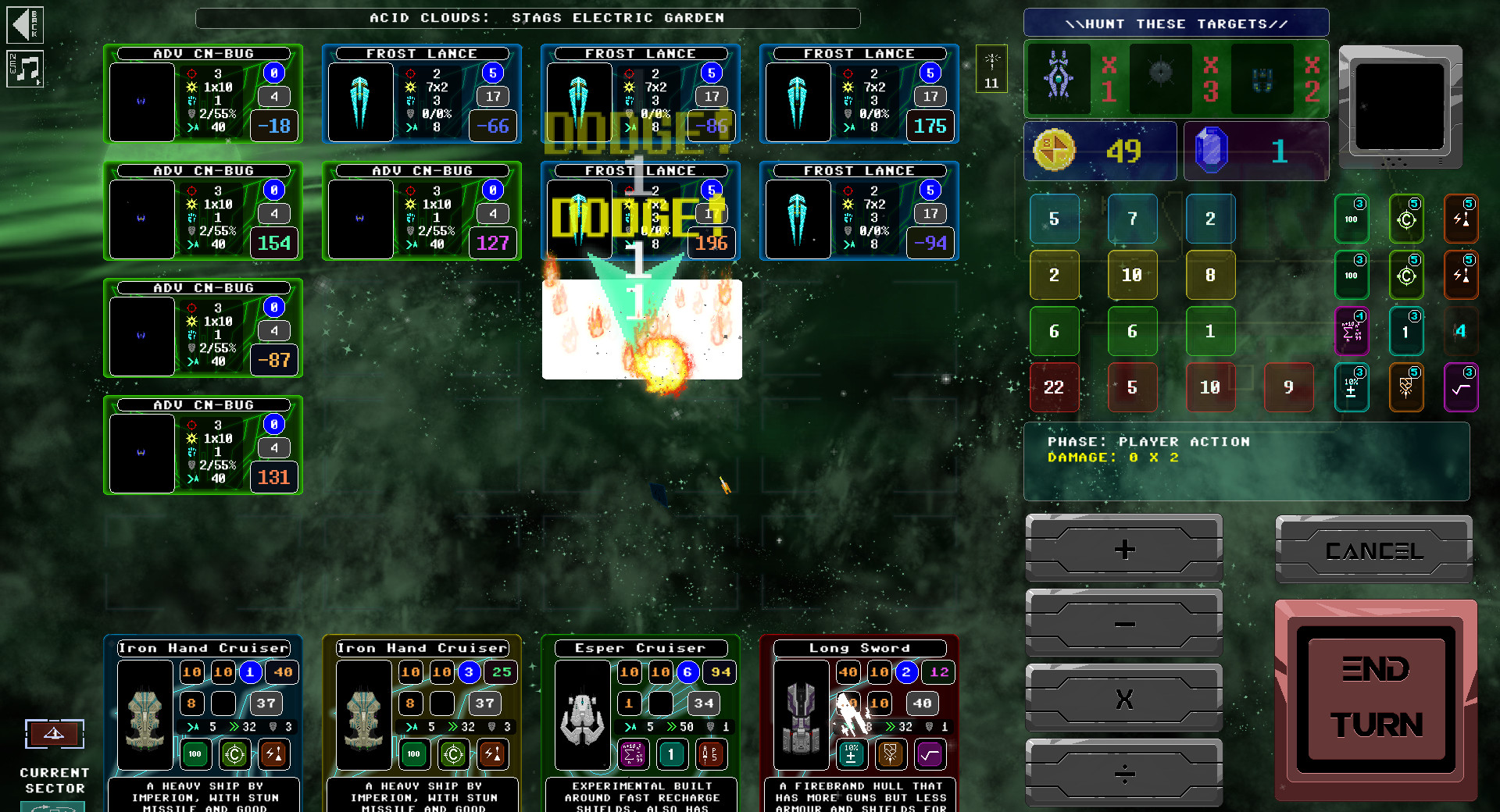Click the first hunt target marked x1
This screenshot has height=812, width=1500.
pos(1057,79)
